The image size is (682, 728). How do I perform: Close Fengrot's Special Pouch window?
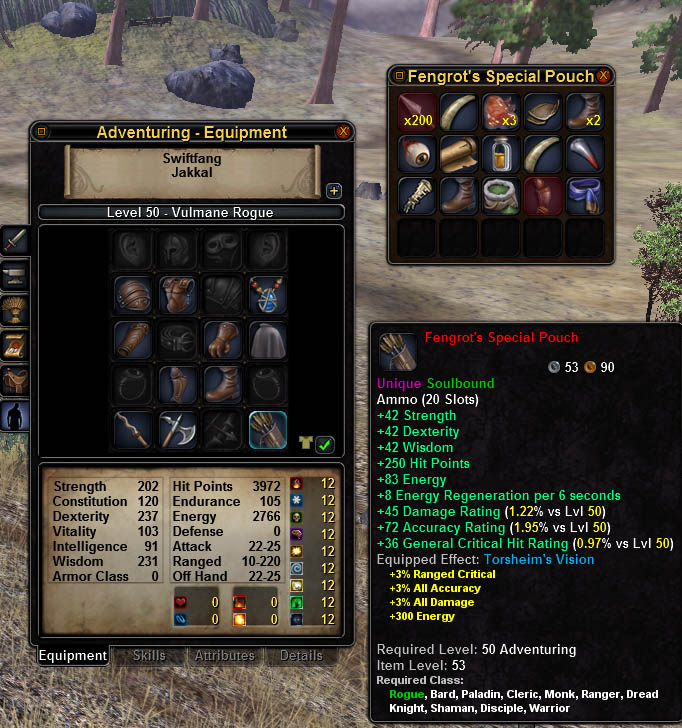pos(603,76)
